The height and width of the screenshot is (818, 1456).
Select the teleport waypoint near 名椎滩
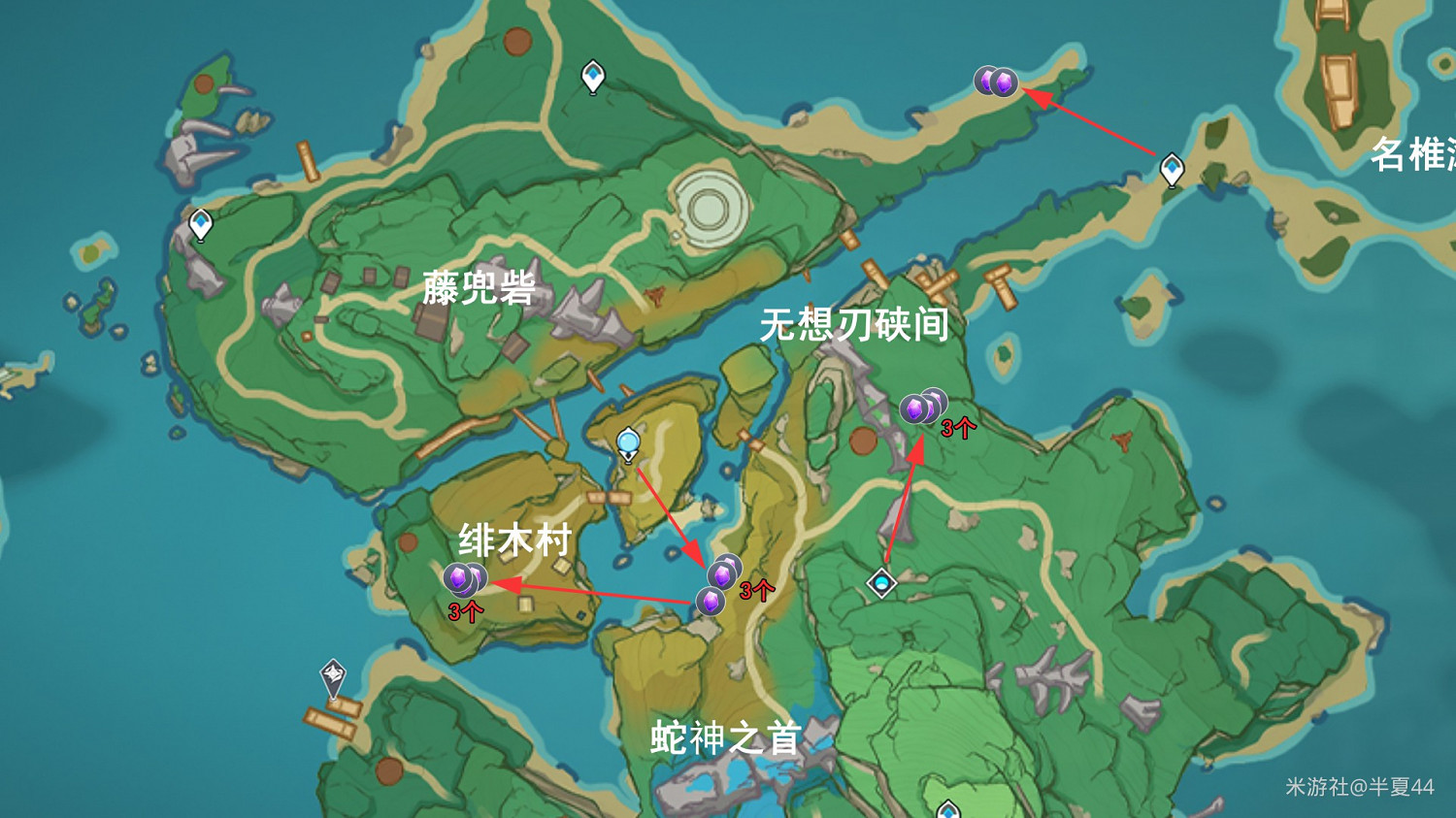pyautogui.click(x=1171, y=166)
